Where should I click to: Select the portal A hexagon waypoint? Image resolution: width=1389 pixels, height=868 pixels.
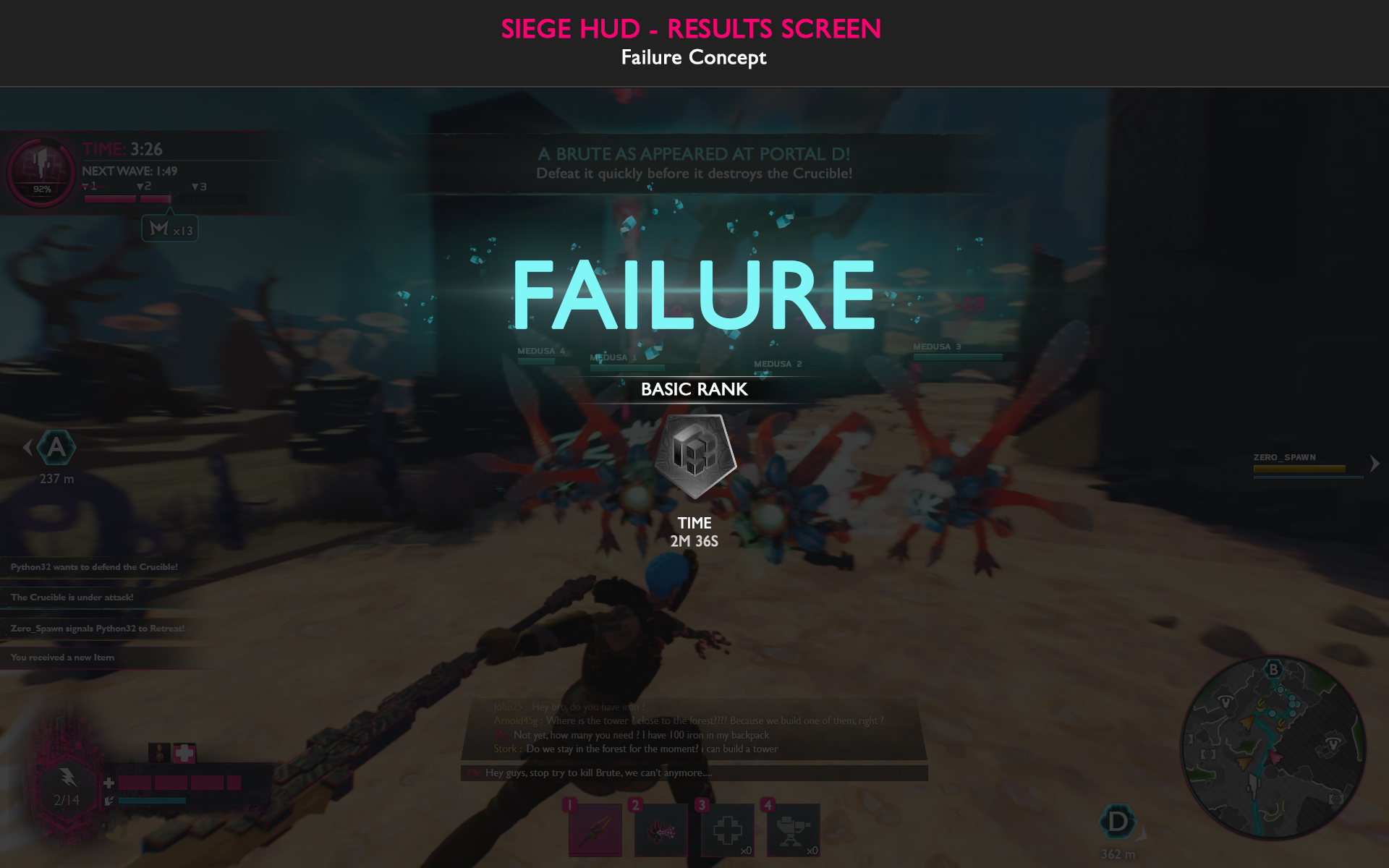point(56,448)
